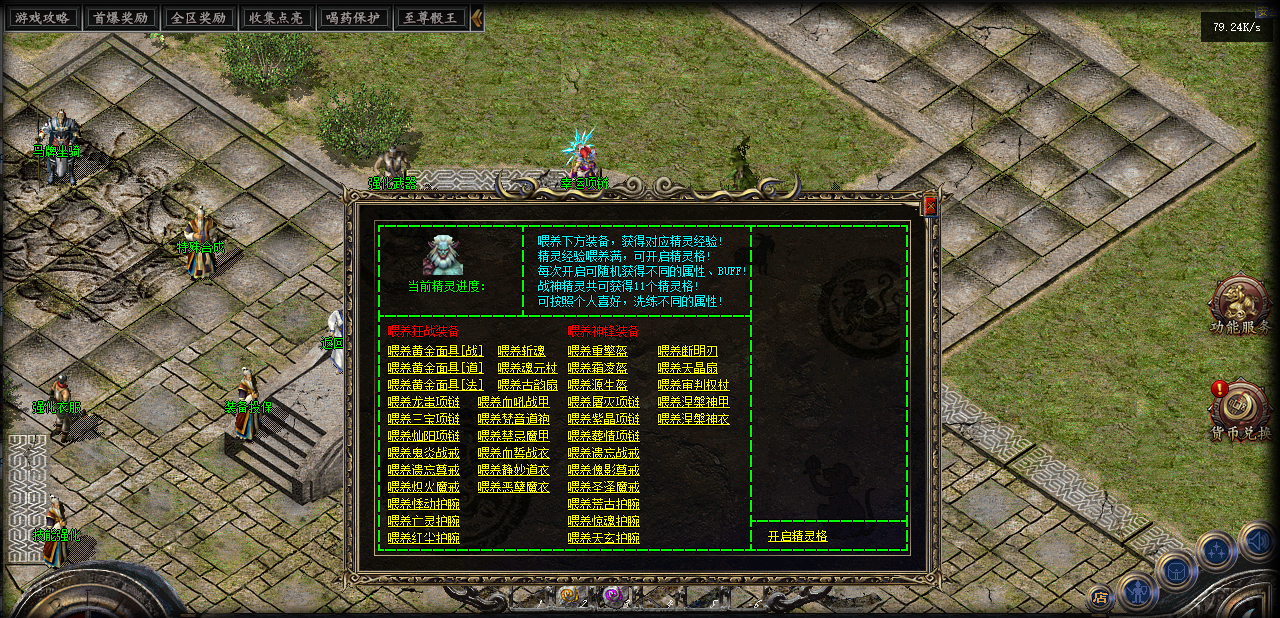Open the 游戏攻略 game guide

(x=40, y=18)
